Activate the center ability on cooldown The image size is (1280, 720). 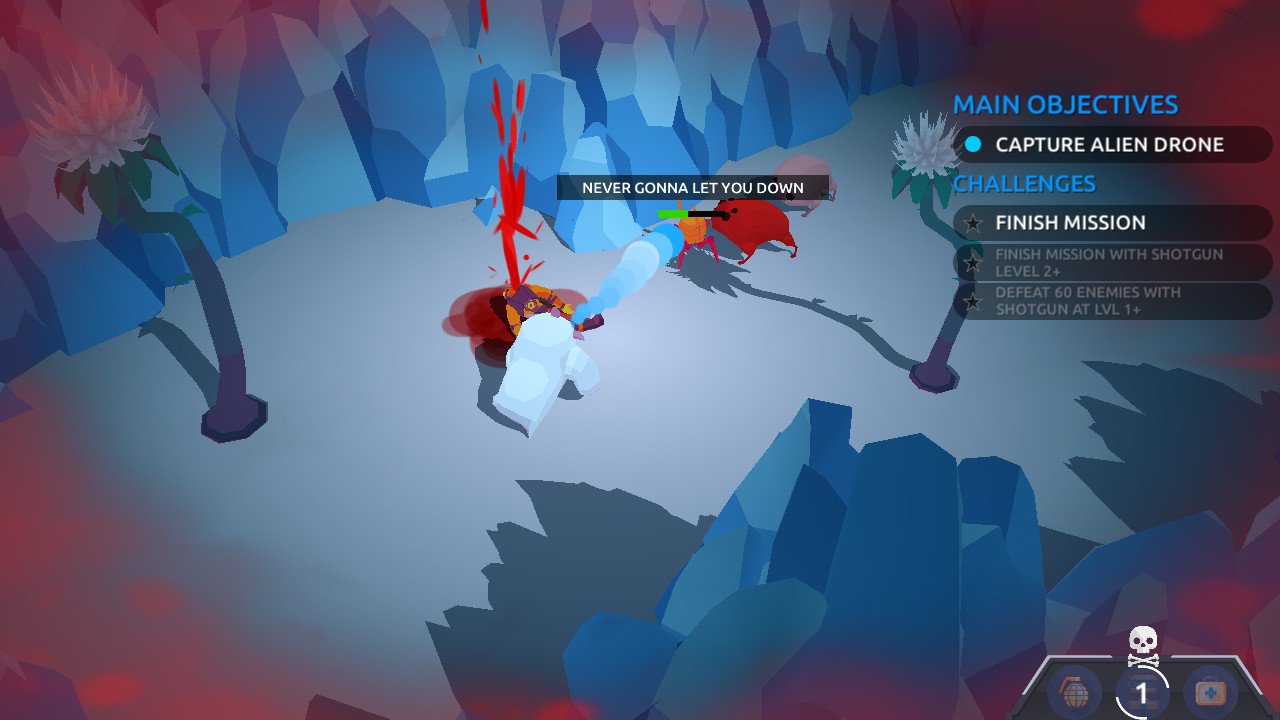click(x=1141, y=692)
